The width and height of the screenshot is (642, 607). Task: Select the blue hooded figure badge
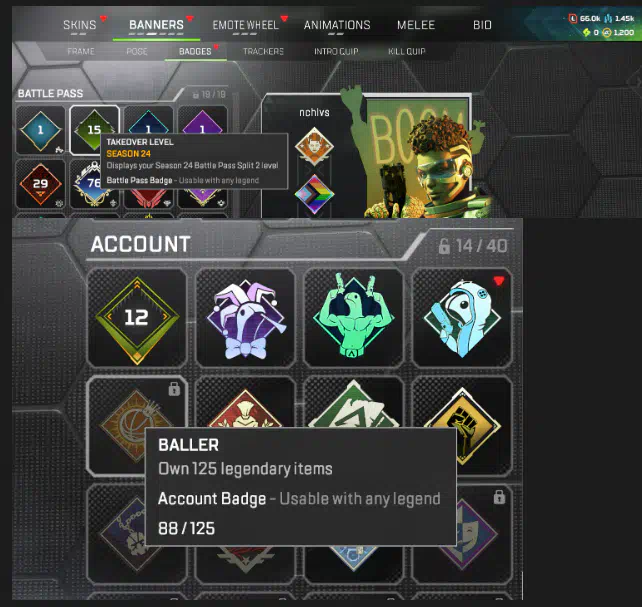[461, 317]
